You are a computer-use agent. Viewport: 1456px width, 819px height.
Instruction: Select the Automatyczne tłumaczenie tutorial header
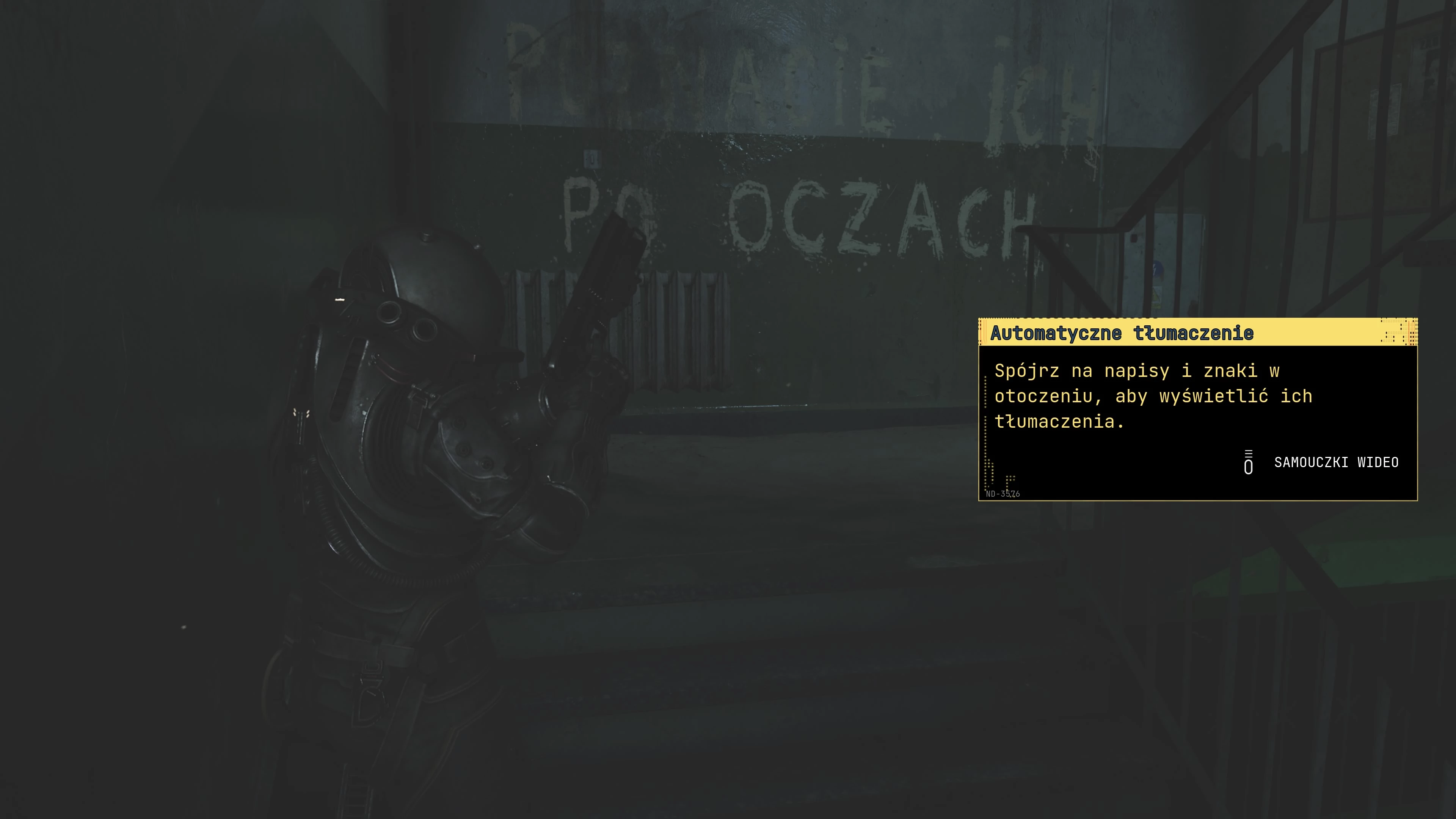pyautogui.click(x=1122, y=334)
